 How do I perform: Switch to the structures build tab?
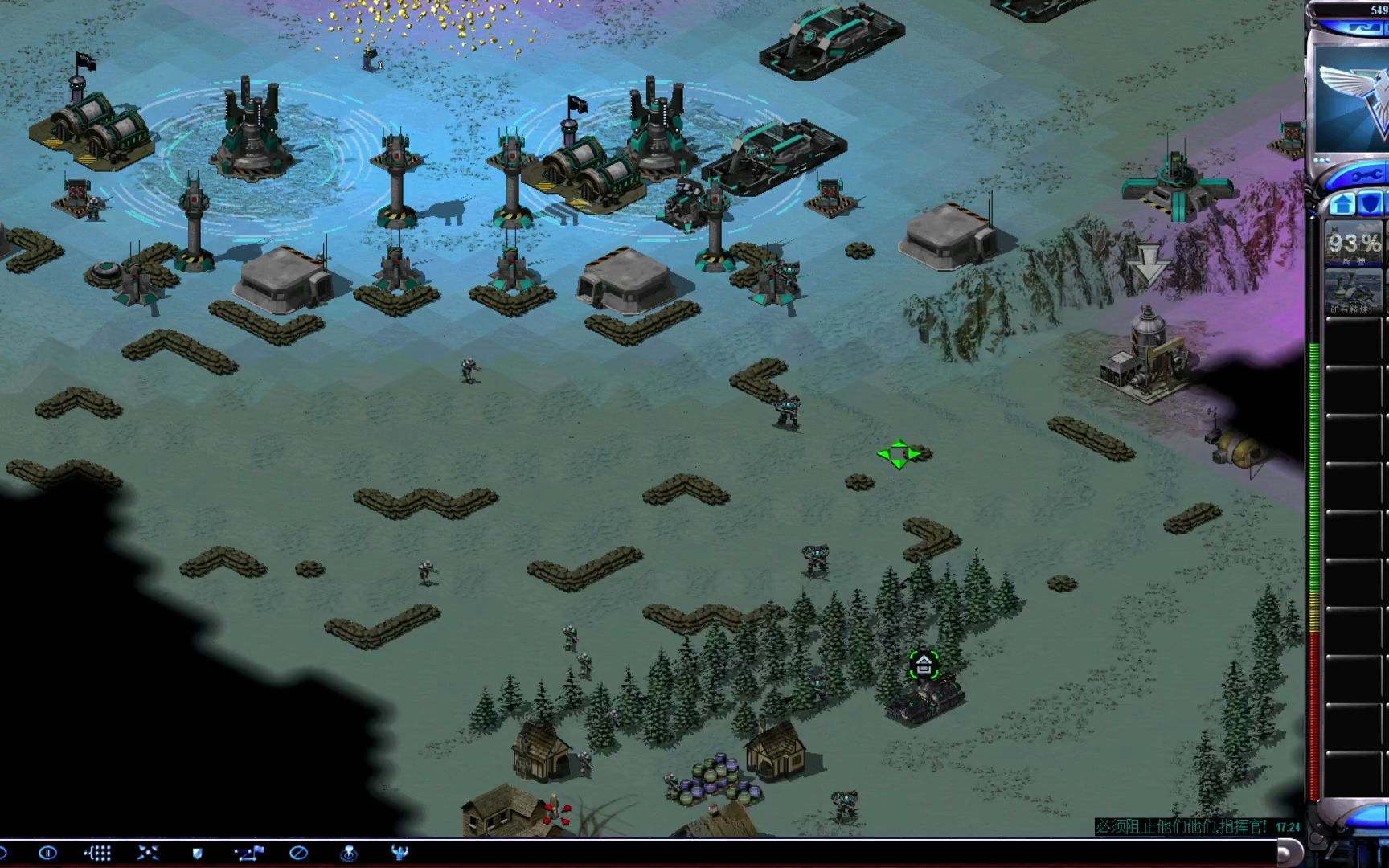coord(1342,204)
